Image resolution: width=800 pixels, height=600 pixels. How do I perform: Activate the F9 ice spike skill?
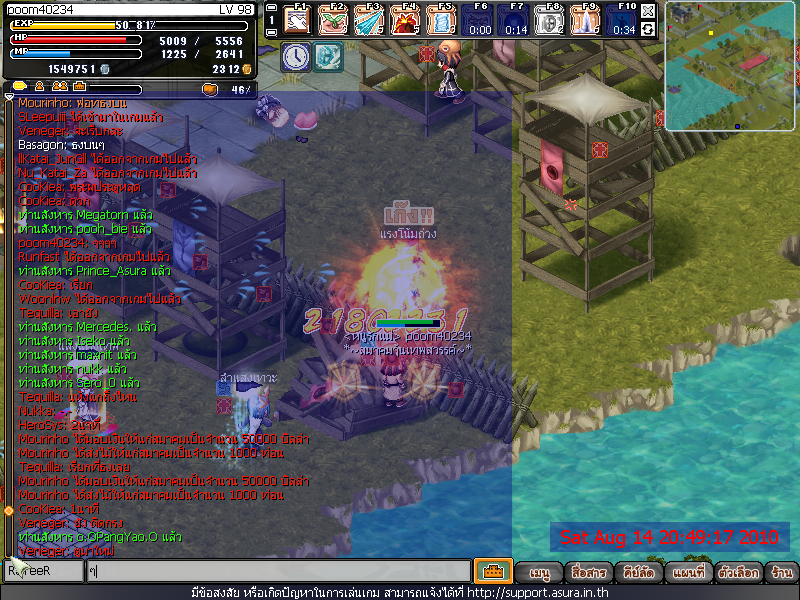point(587,20)
